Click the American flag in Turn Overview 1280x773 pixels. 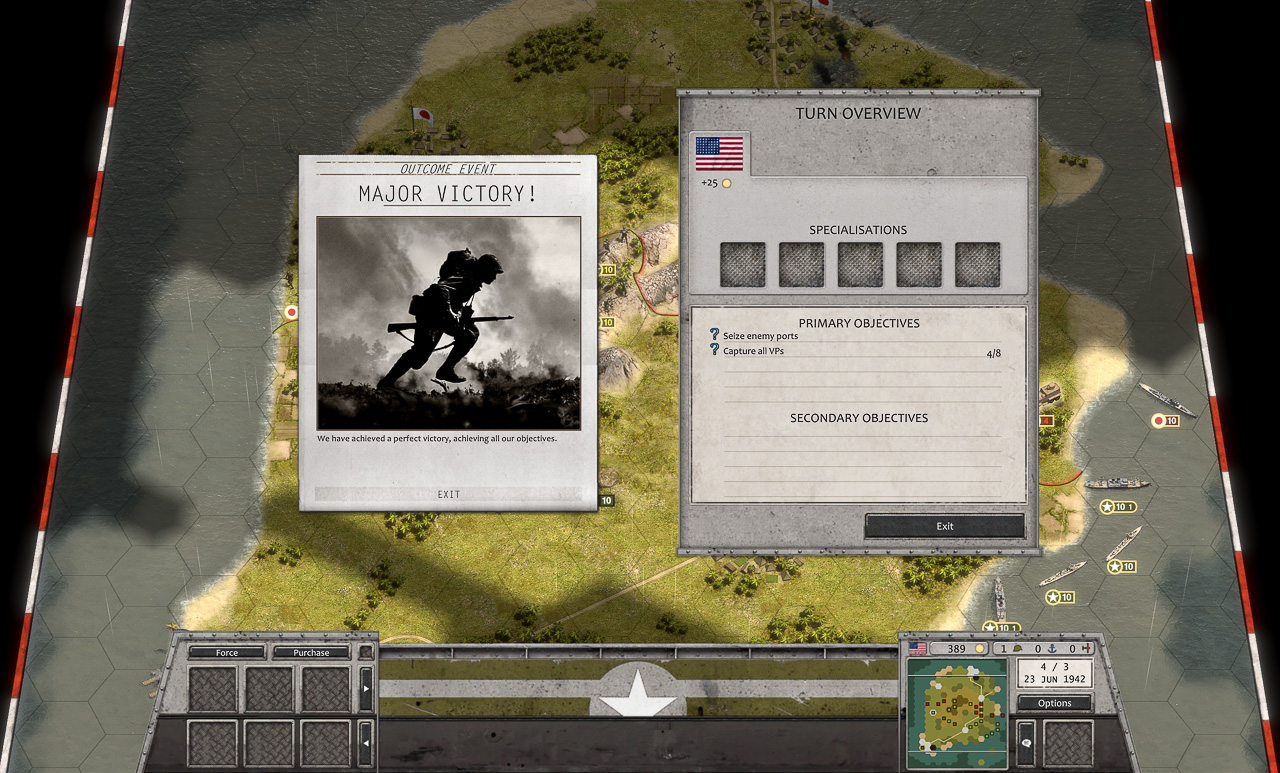(x=717, y=152)
